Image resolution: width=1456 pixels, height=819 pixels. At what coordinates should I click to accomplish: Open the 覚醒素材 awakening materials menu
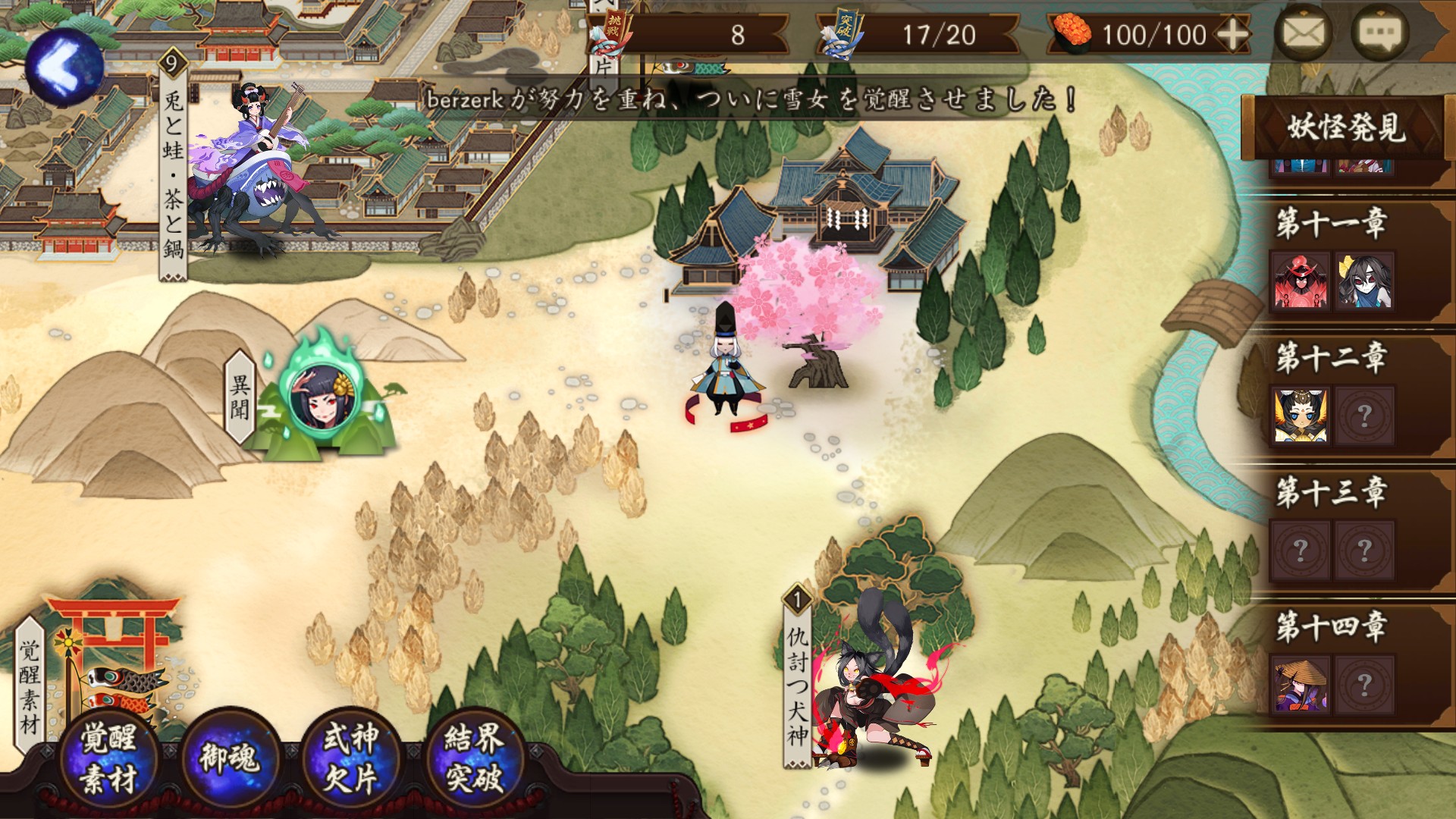[108, 758]
